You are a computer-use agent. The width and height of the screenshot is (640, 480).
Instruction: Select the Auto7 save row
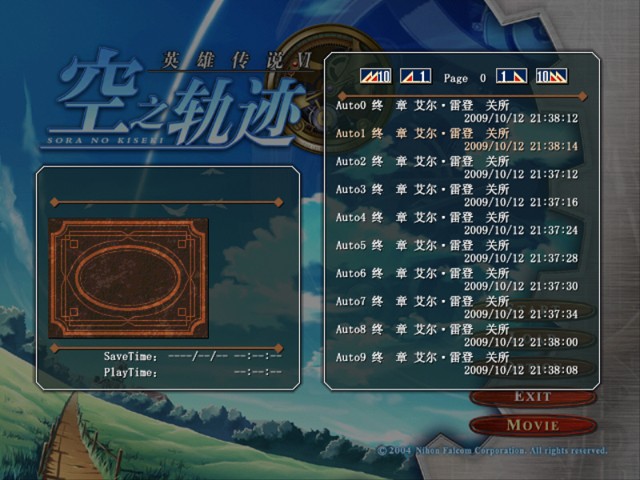(x=456, y=307)
